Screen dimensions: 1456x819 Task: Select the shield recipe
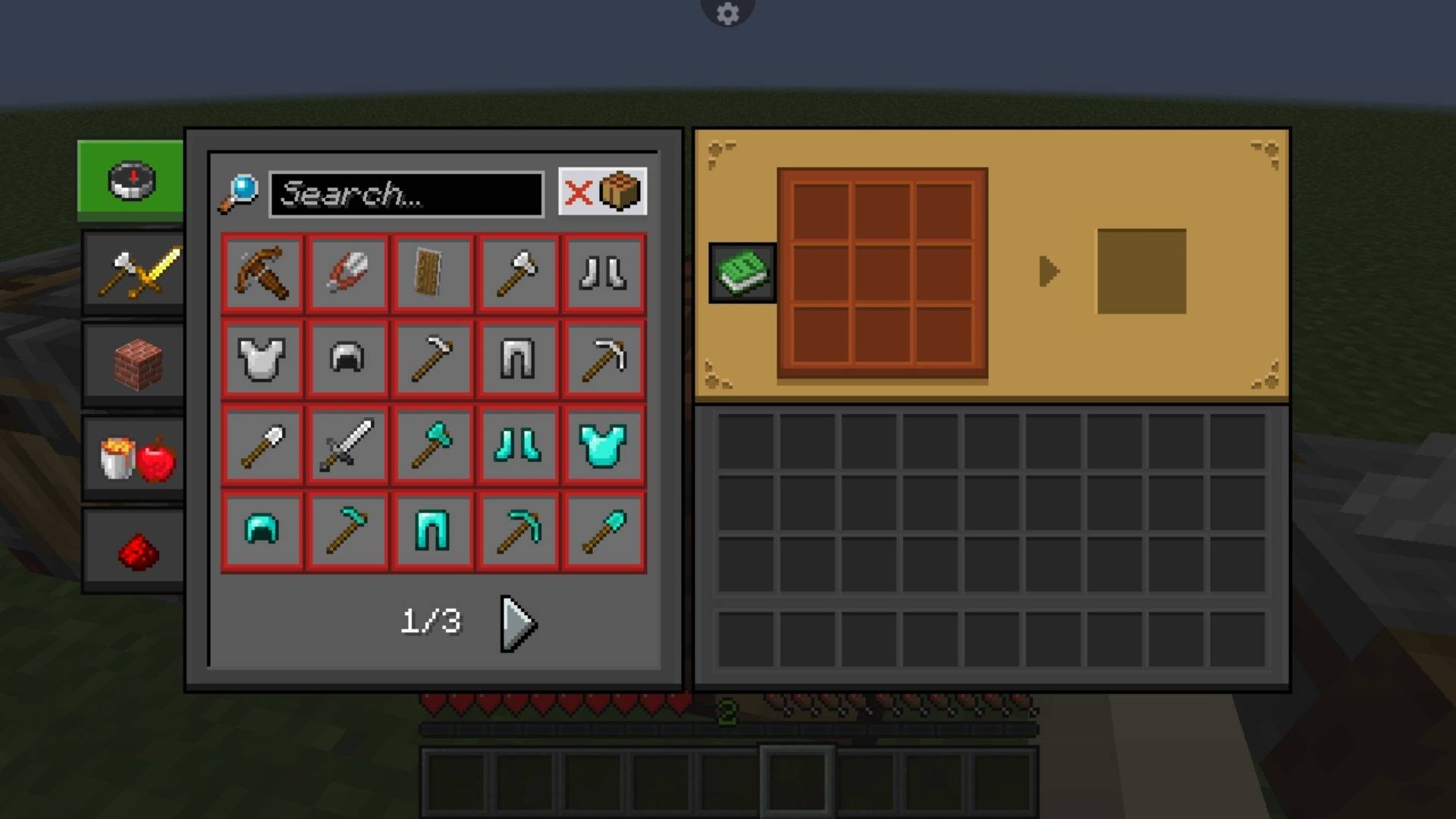click(x=433, y=273)
